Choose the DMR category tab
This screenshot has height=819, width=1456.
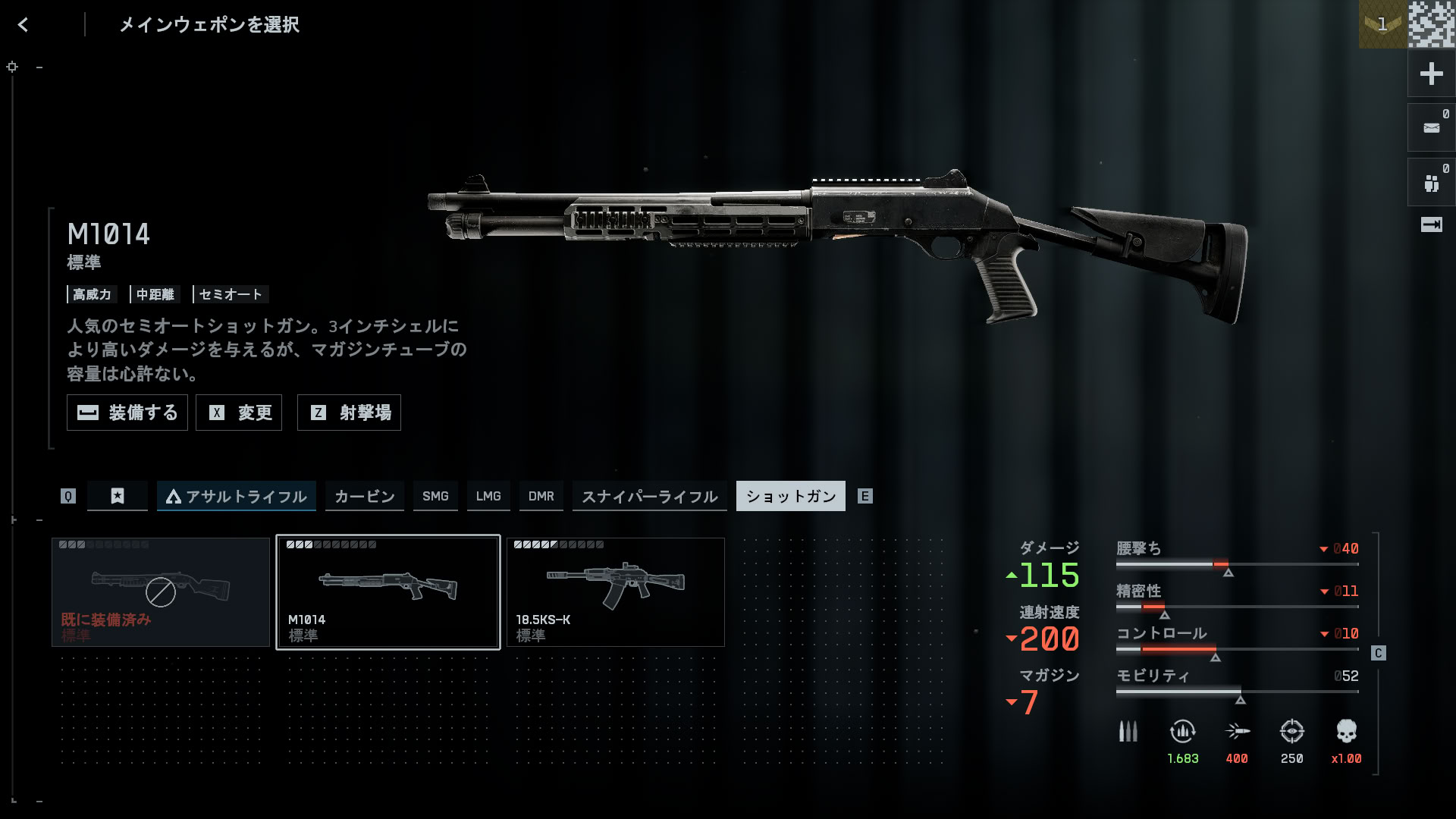(541, 496)
